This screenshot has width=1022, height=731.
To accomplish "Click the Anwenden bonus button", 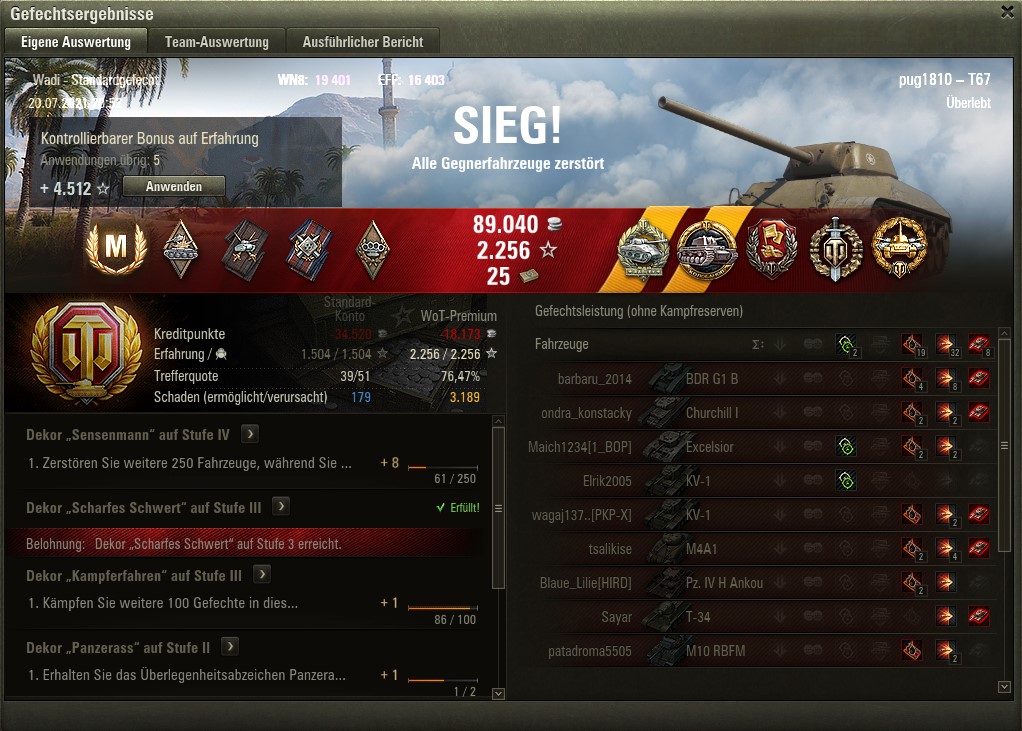I will point(174,187).
